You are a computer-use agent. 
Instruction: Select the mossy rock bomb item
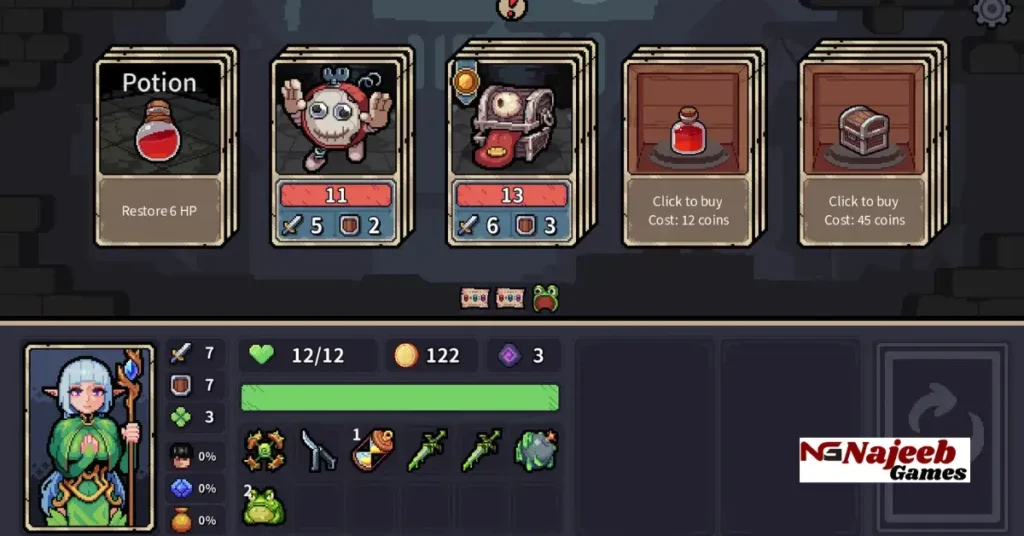(536, 452)
